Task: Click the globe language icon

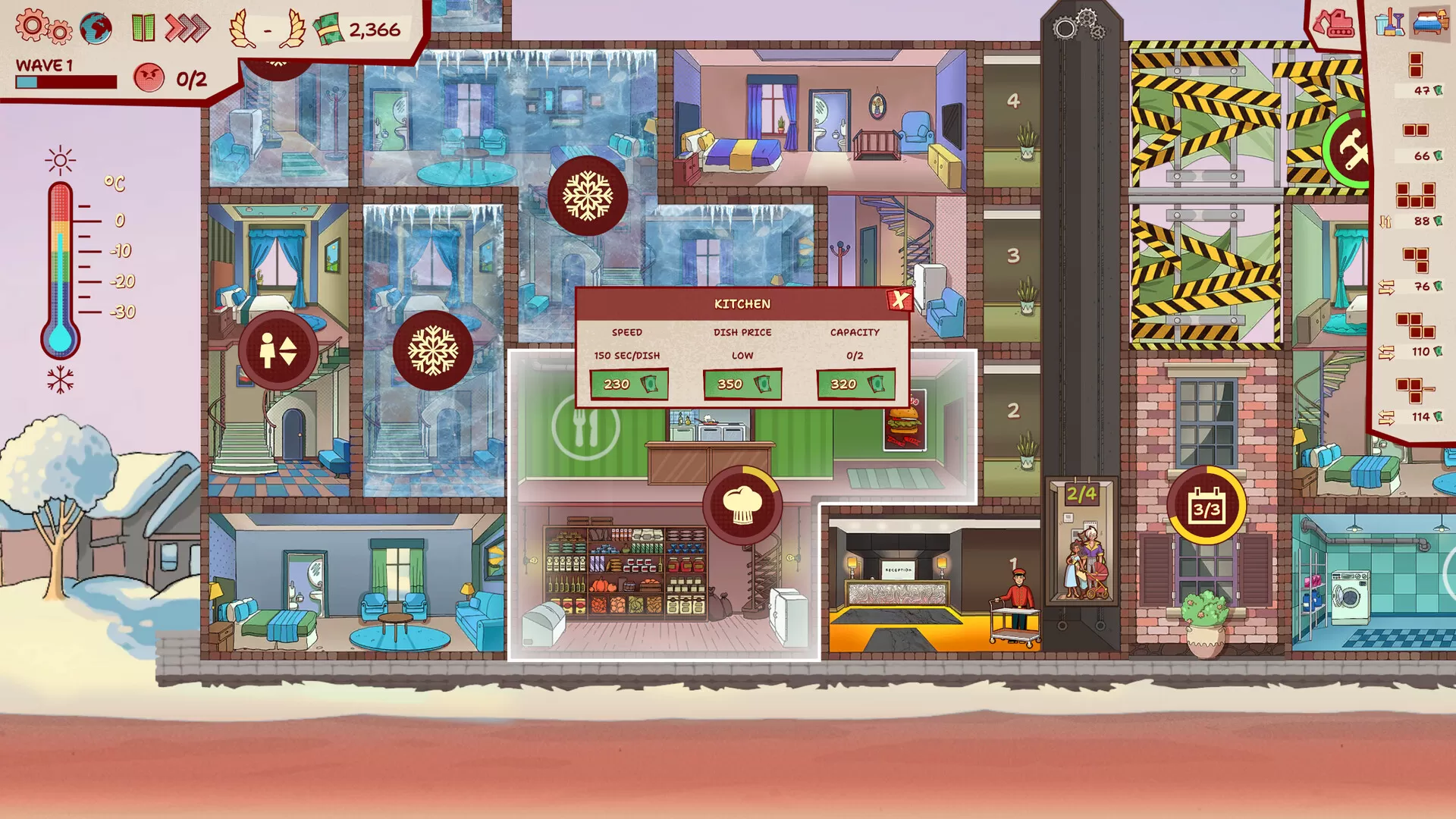Action: [95, 25]
